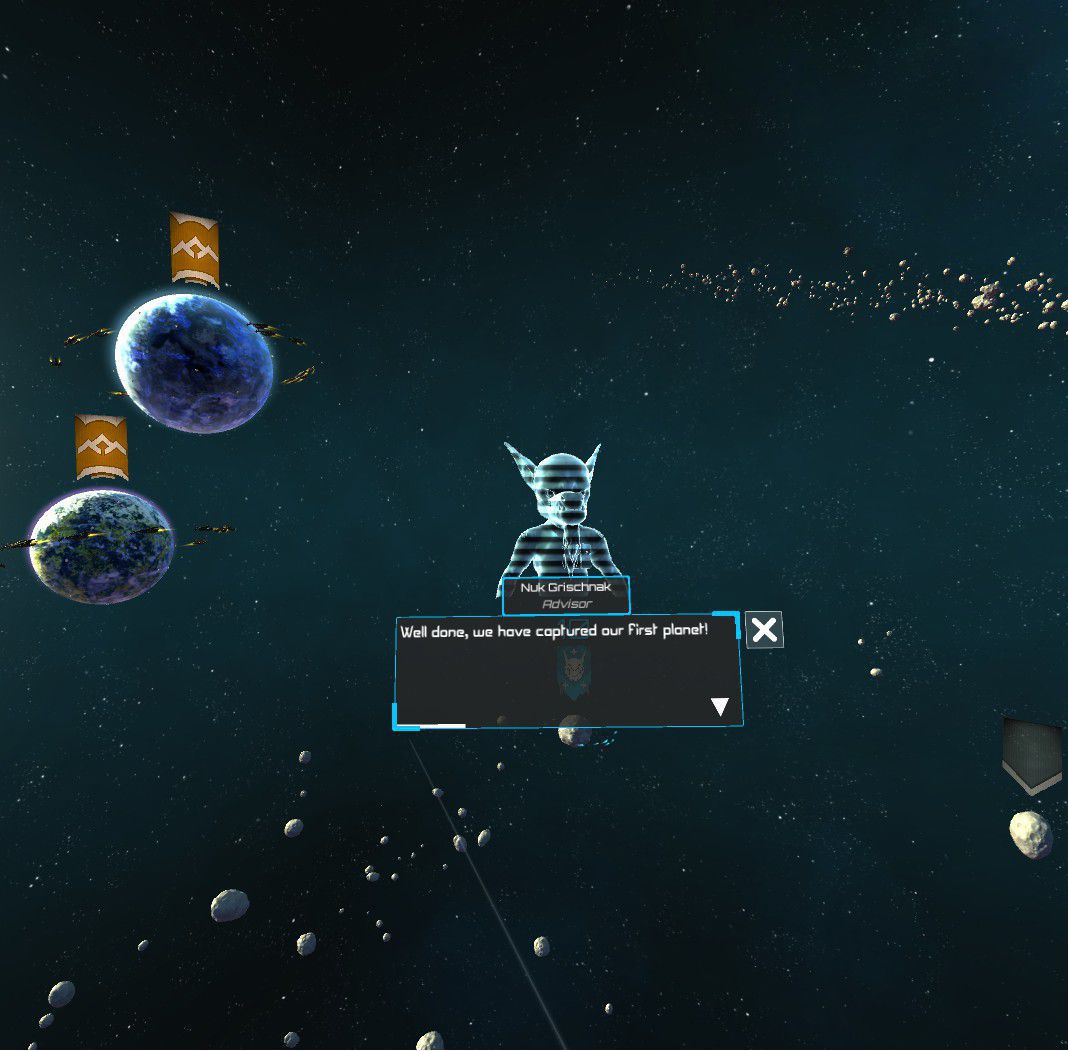Close the advisor dialogue box
Image resolution: width=1068 pixels, height=1051 pixels.
(764, 630)
